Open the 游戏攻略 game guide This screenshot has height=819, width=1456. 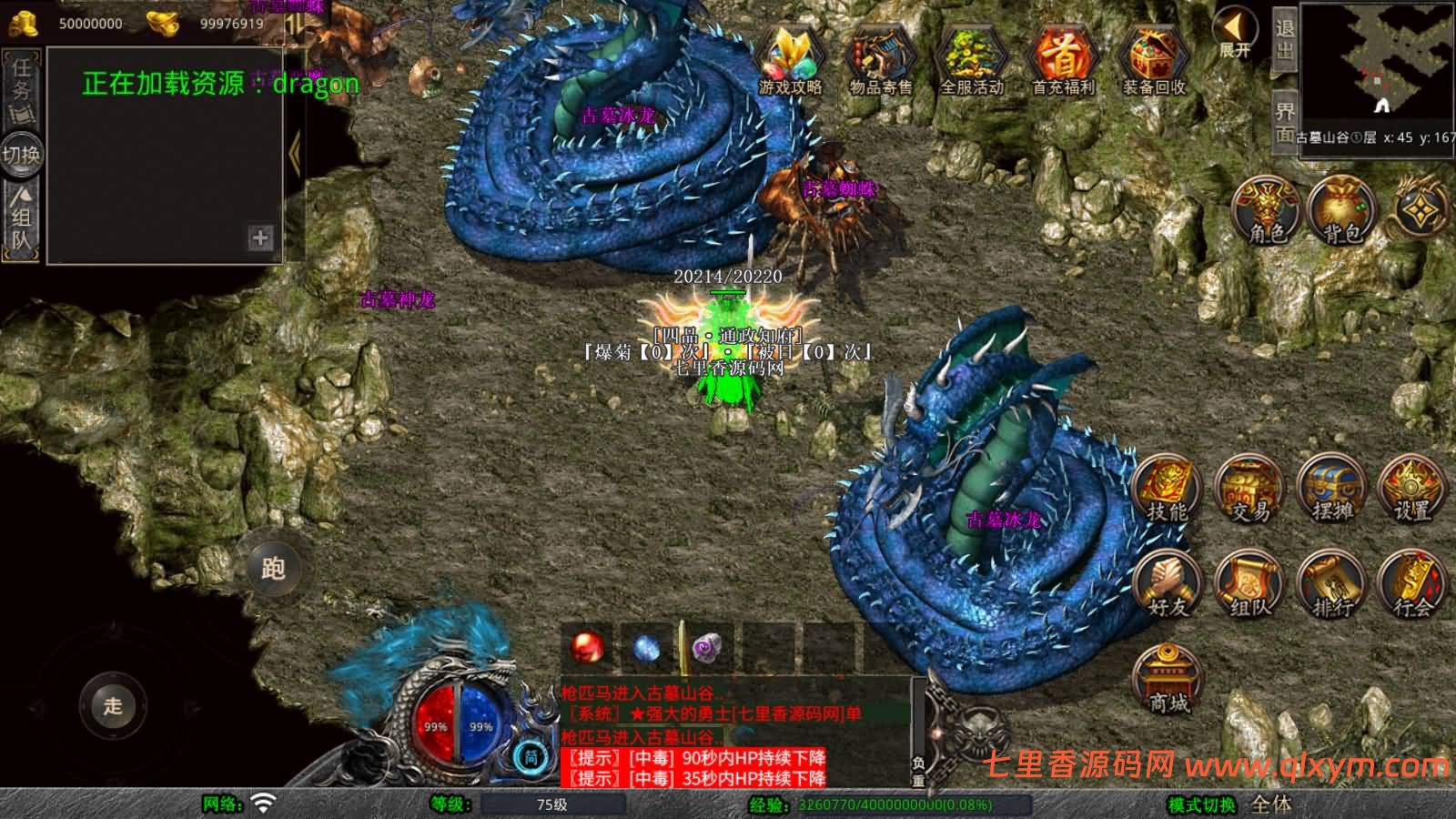790,59
